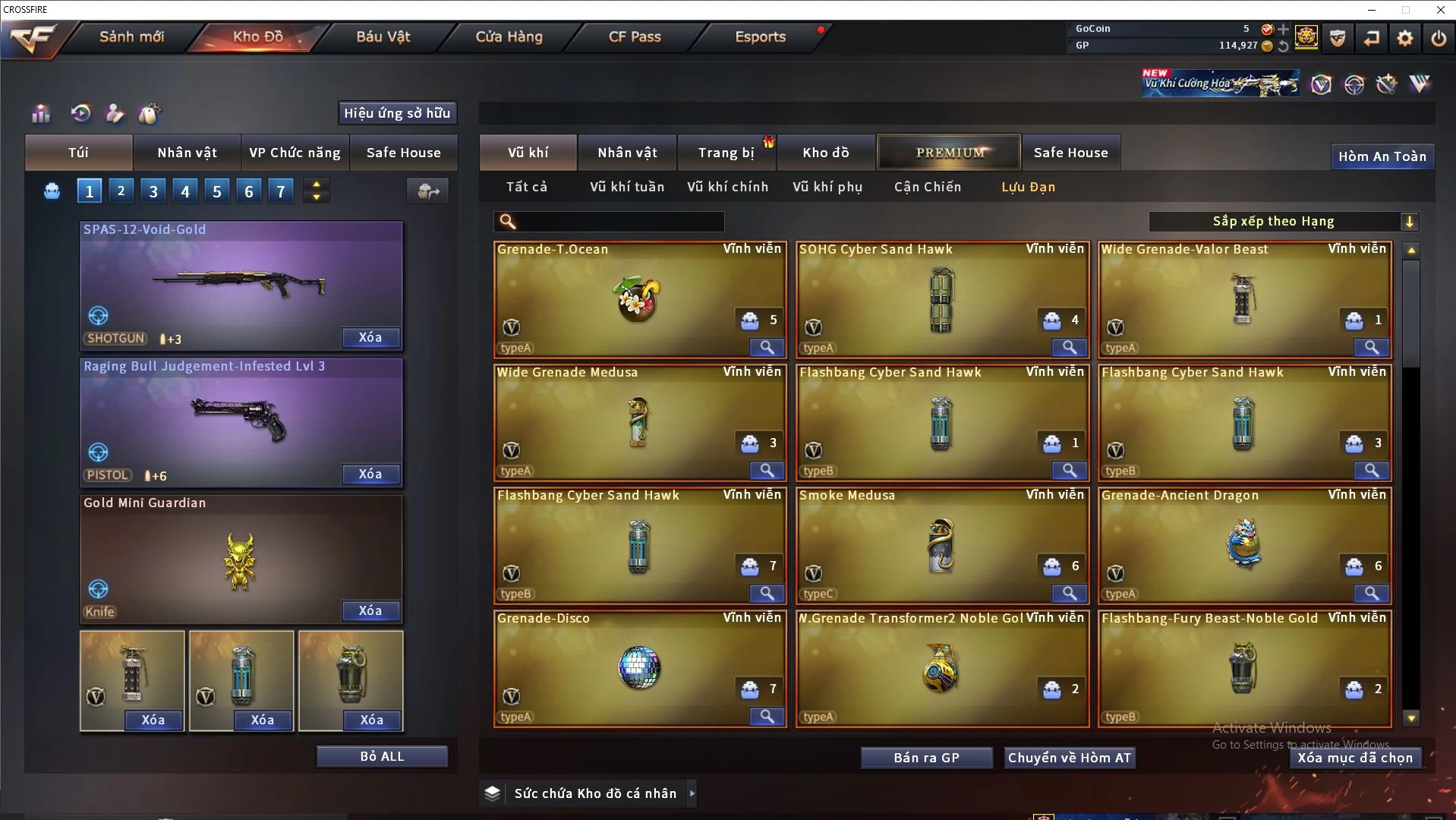Click the Bỏ ALL button

[382, 756]
